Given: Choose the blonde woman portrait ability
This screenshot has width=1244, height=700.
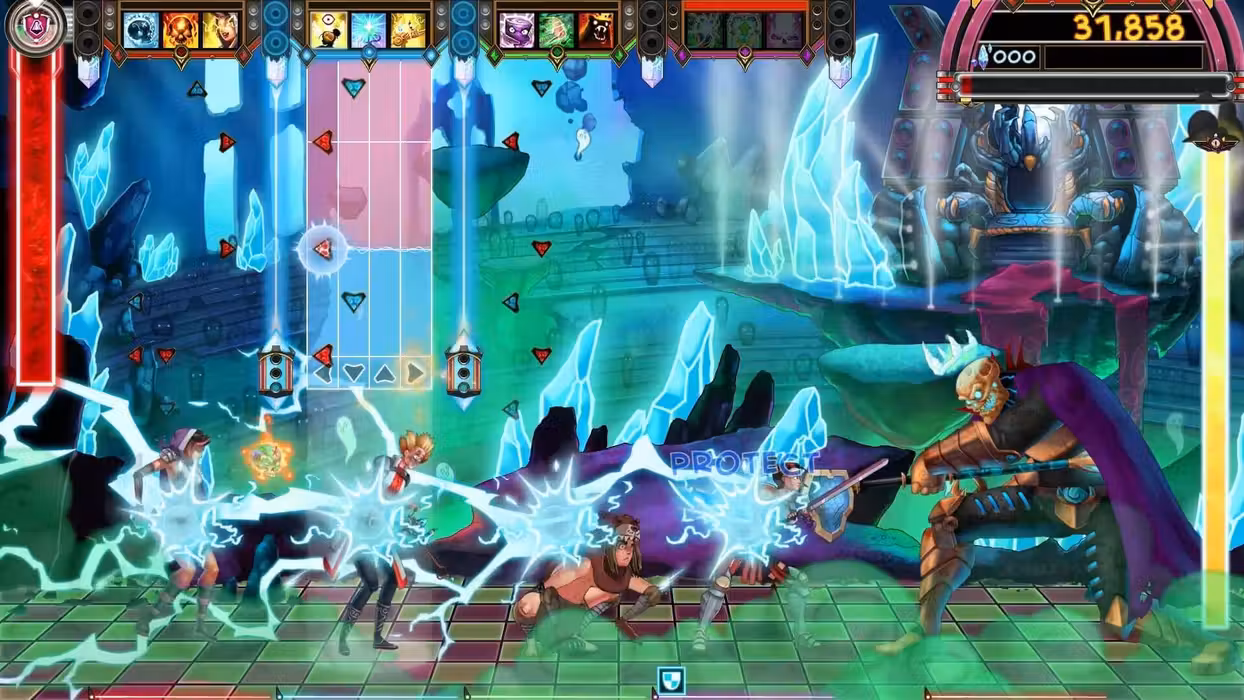Looking at the screenshot, I should pyautogui.click(x=221, y=30).
